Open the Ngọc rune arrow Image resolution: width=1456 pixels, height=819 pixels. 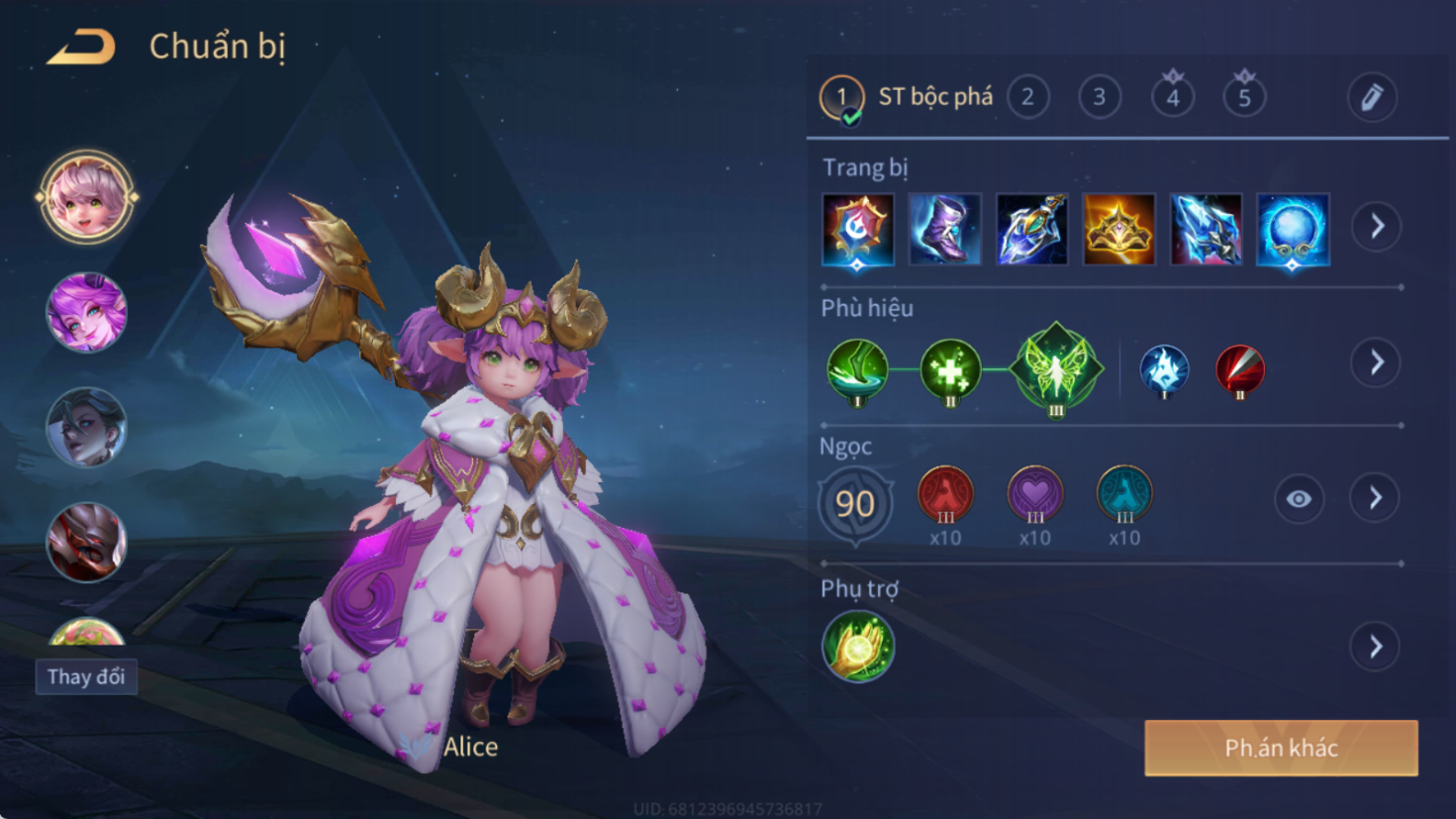coord(1376,498)
